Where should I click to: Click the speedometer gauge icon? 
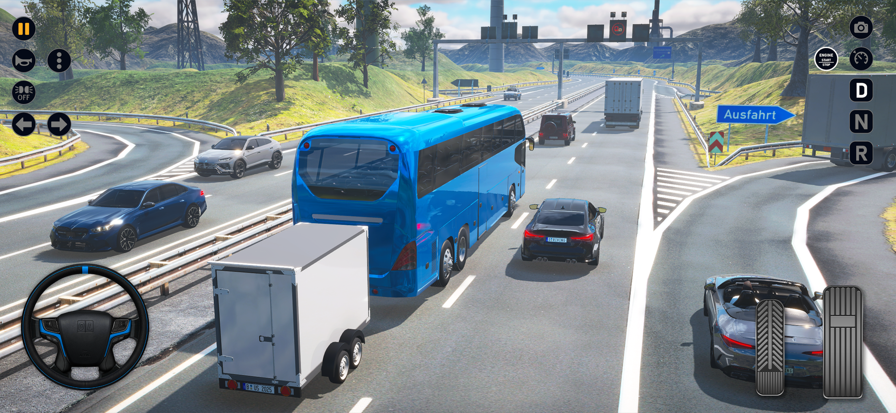[861, 58]
